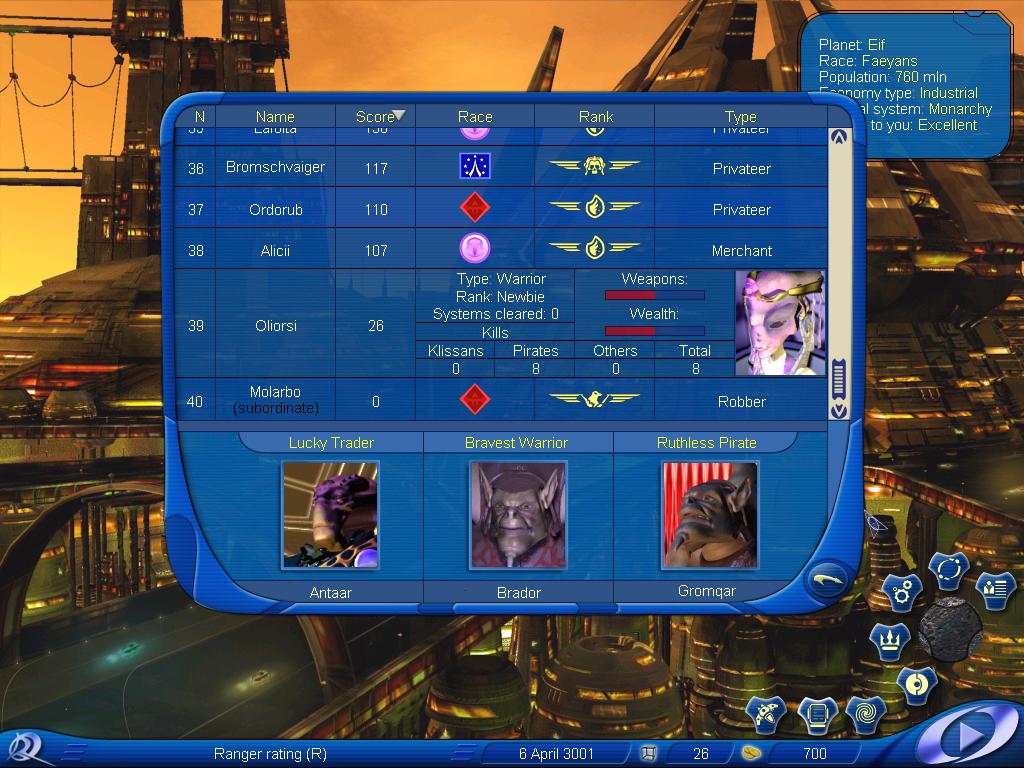This screenshot has width=1024, height=768.
Task: Click the large play button to take off
Action: (967, 736)
